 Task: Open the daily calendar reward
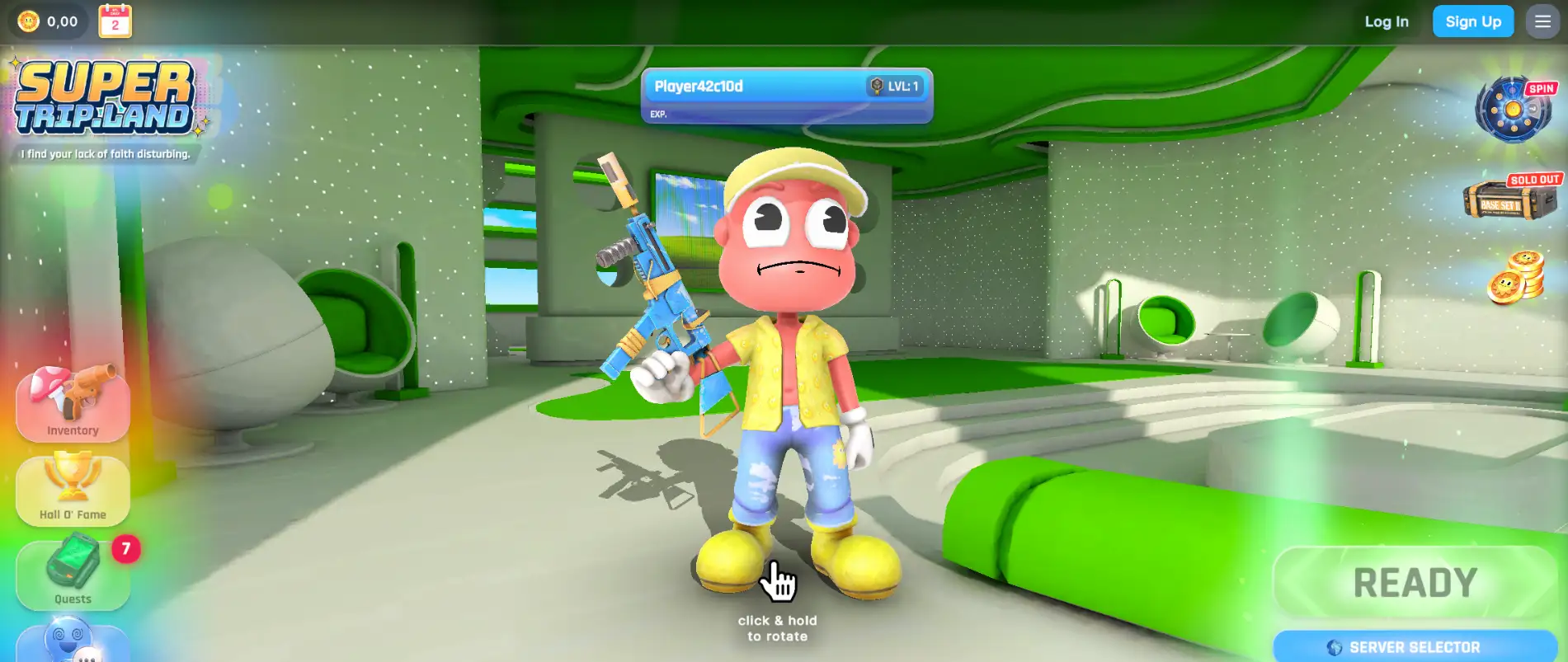point(114,21)
